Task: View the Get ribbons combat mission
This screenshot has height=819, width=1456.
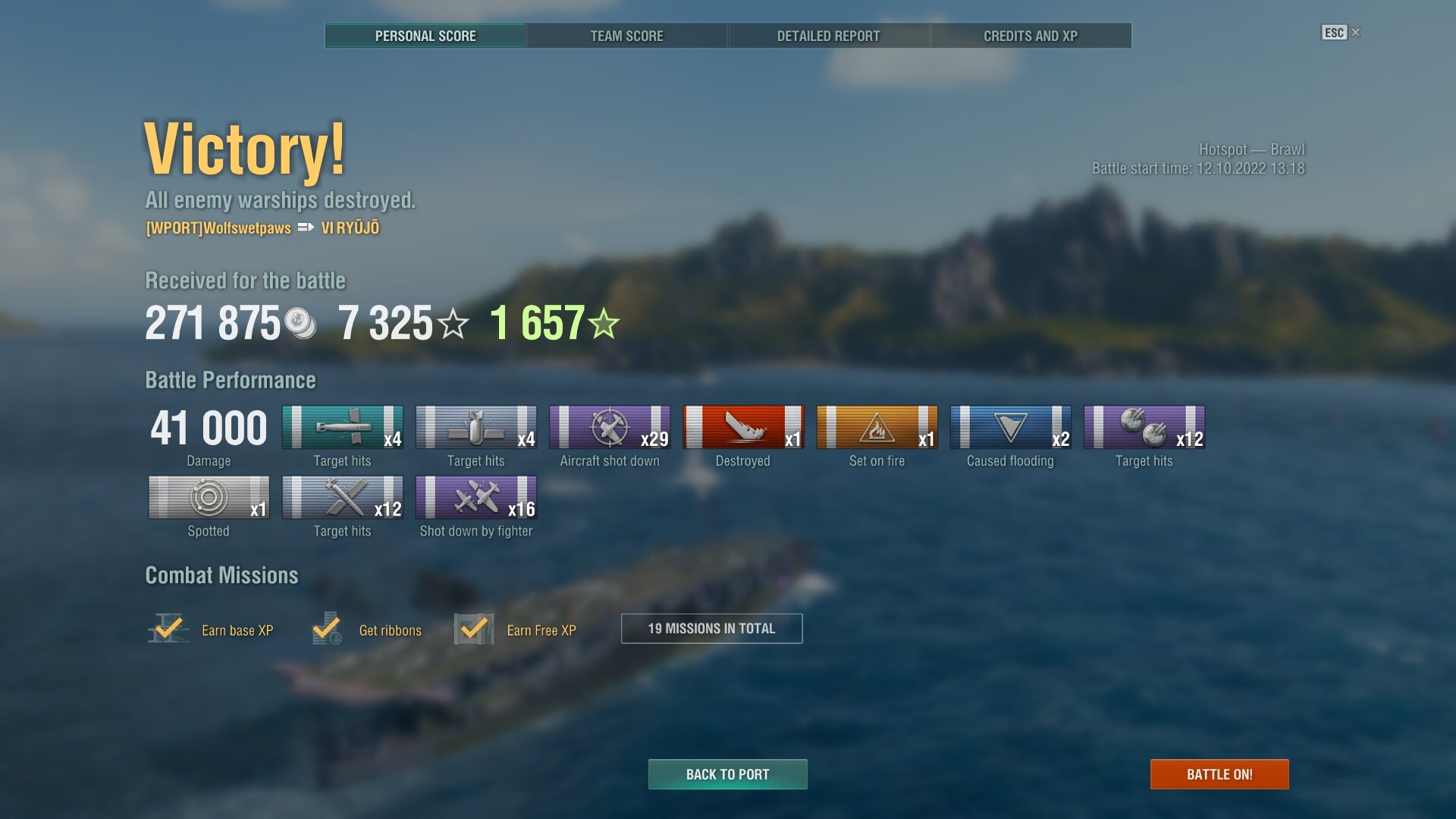Action: pyautogui.click(x=367, y=629)
